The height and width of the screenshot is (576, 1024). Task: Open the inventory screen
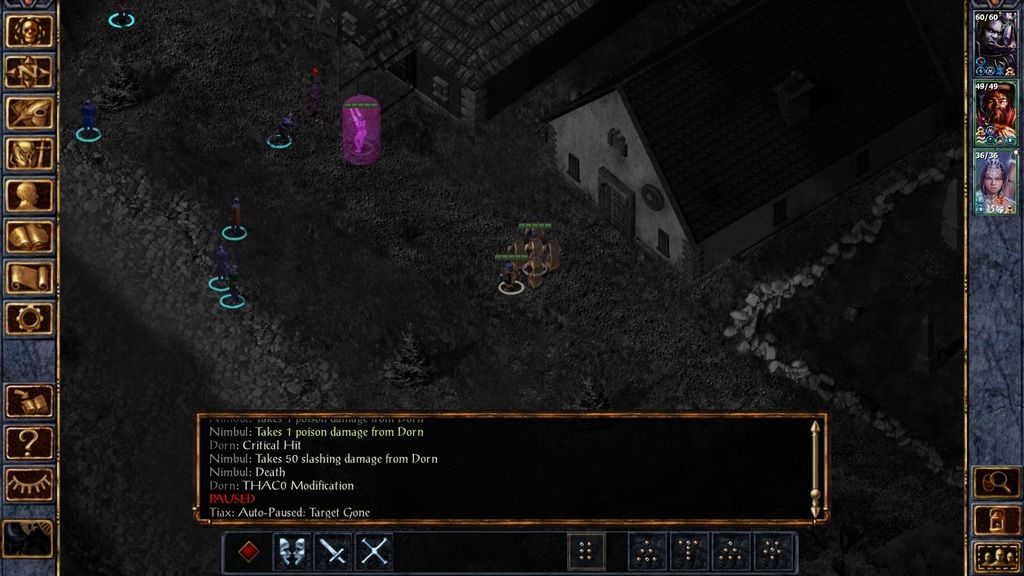pos(29,154)
